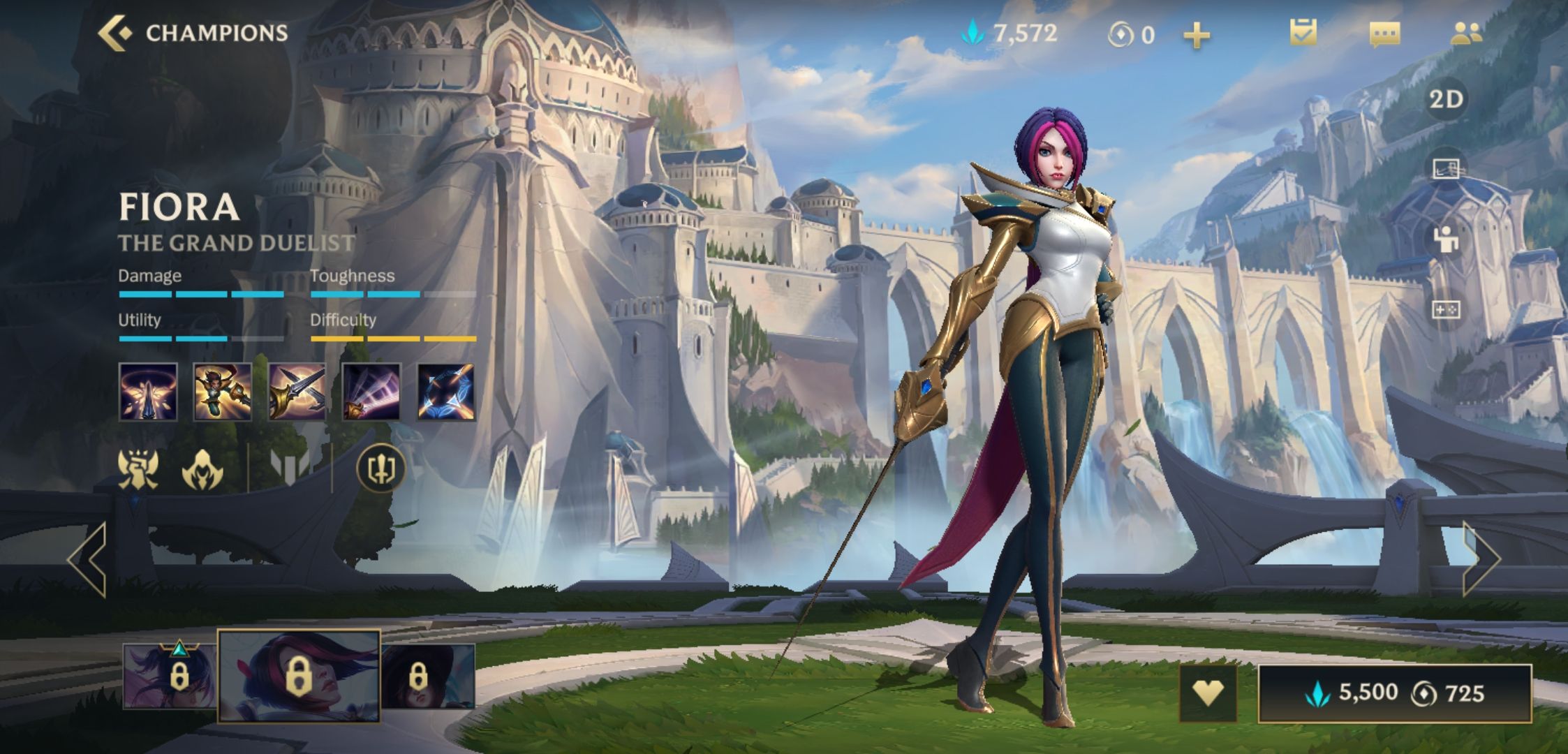
Task: Select the Bladework ability icon
Action: [x=371, y=392]
